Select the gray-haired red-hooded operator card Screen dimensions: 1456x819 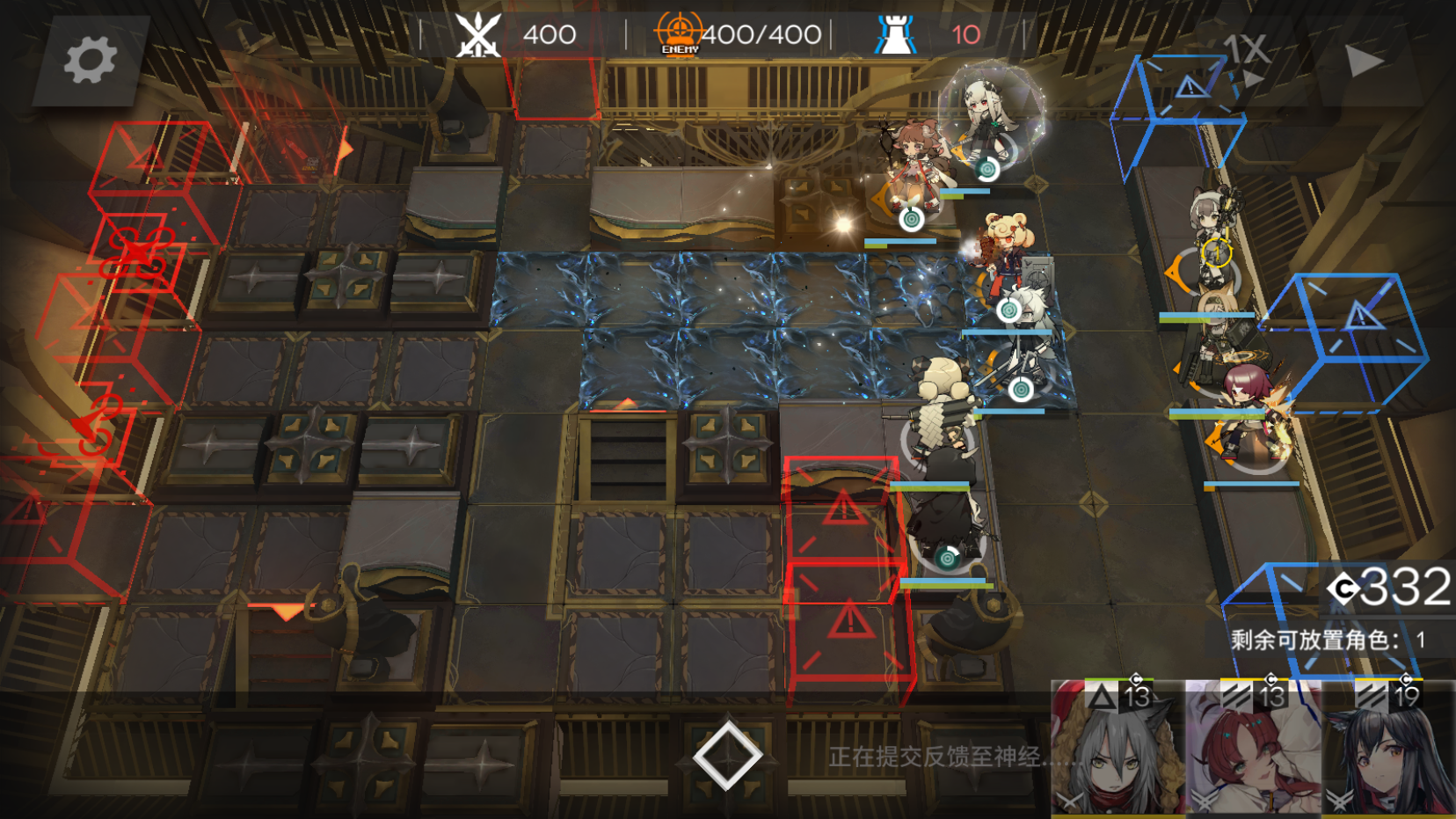point(1117,750)
